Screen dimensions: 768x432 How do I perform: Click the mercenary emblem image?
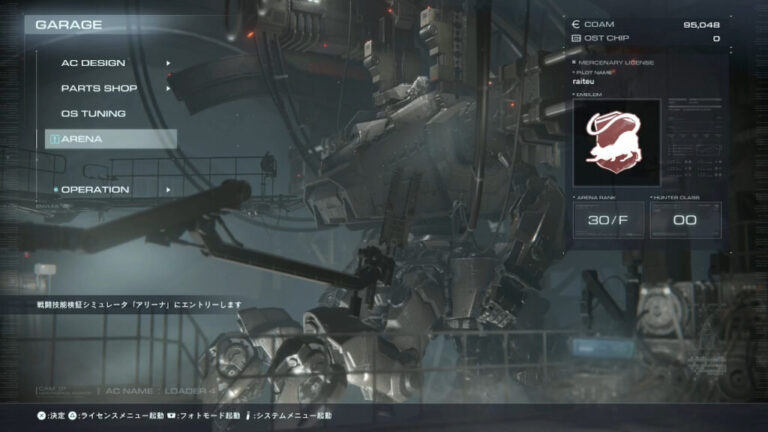[616, 142]
